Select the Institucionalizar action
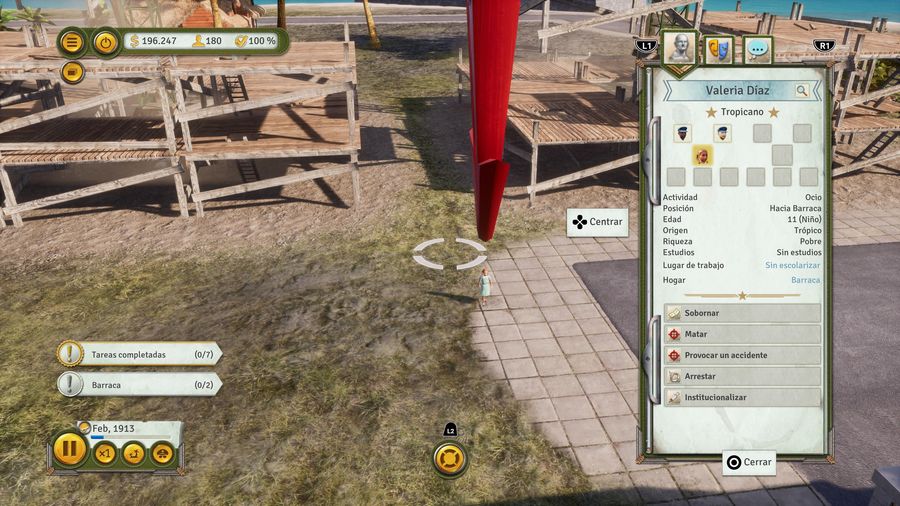Viewport: 900px width, 506px height. pyautogui.click(x=742, y=397)
